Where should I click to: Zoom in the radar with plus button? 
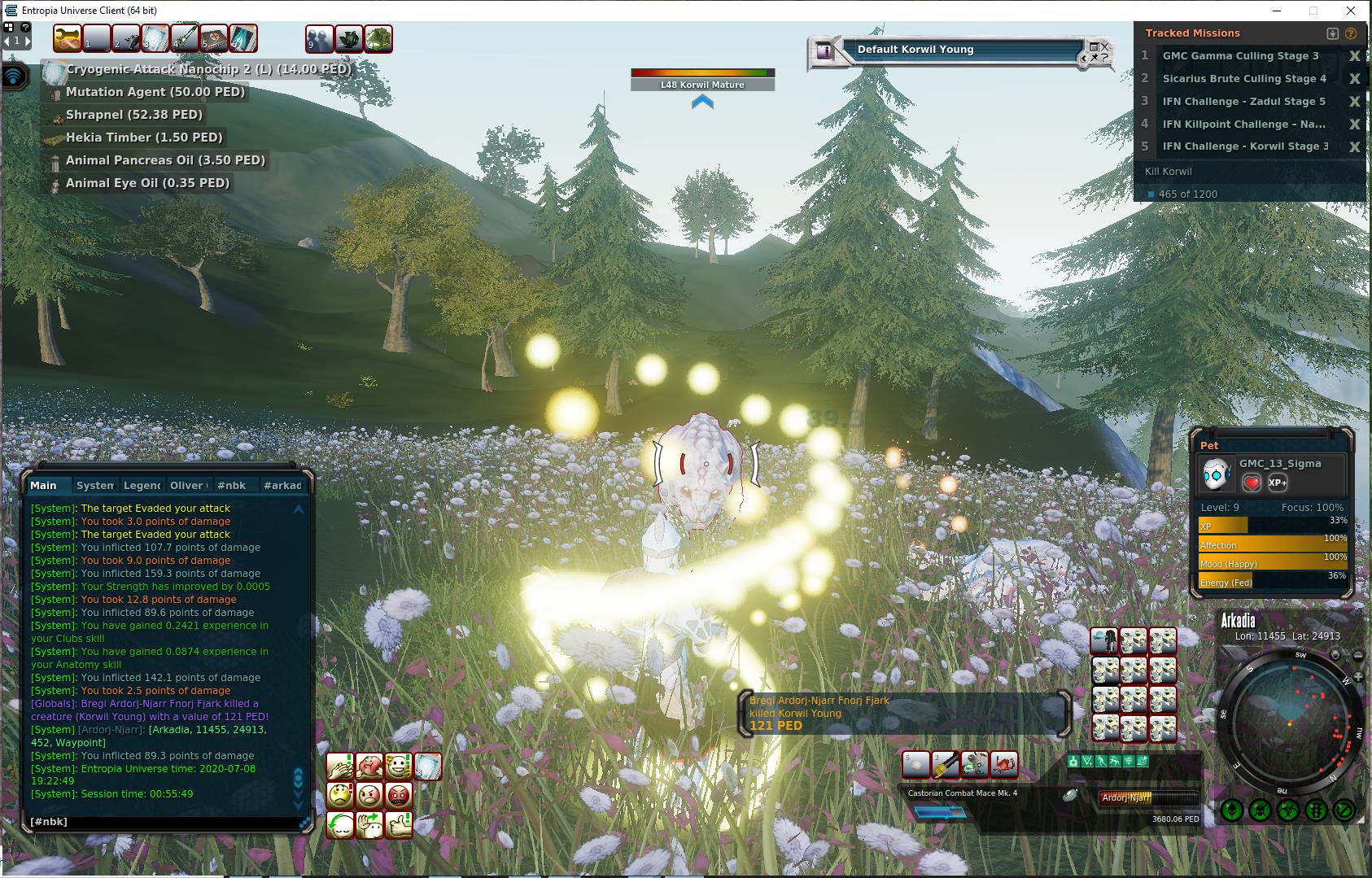[1357, 677]
